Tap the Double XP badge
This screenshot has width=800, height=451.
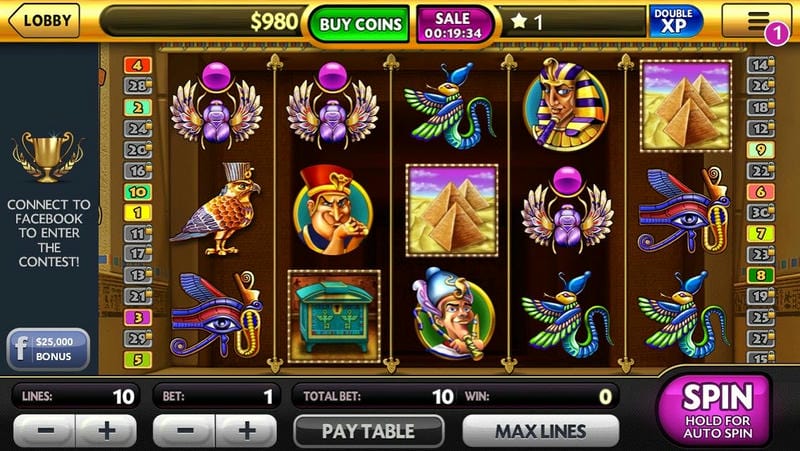(x=676, y=22)
